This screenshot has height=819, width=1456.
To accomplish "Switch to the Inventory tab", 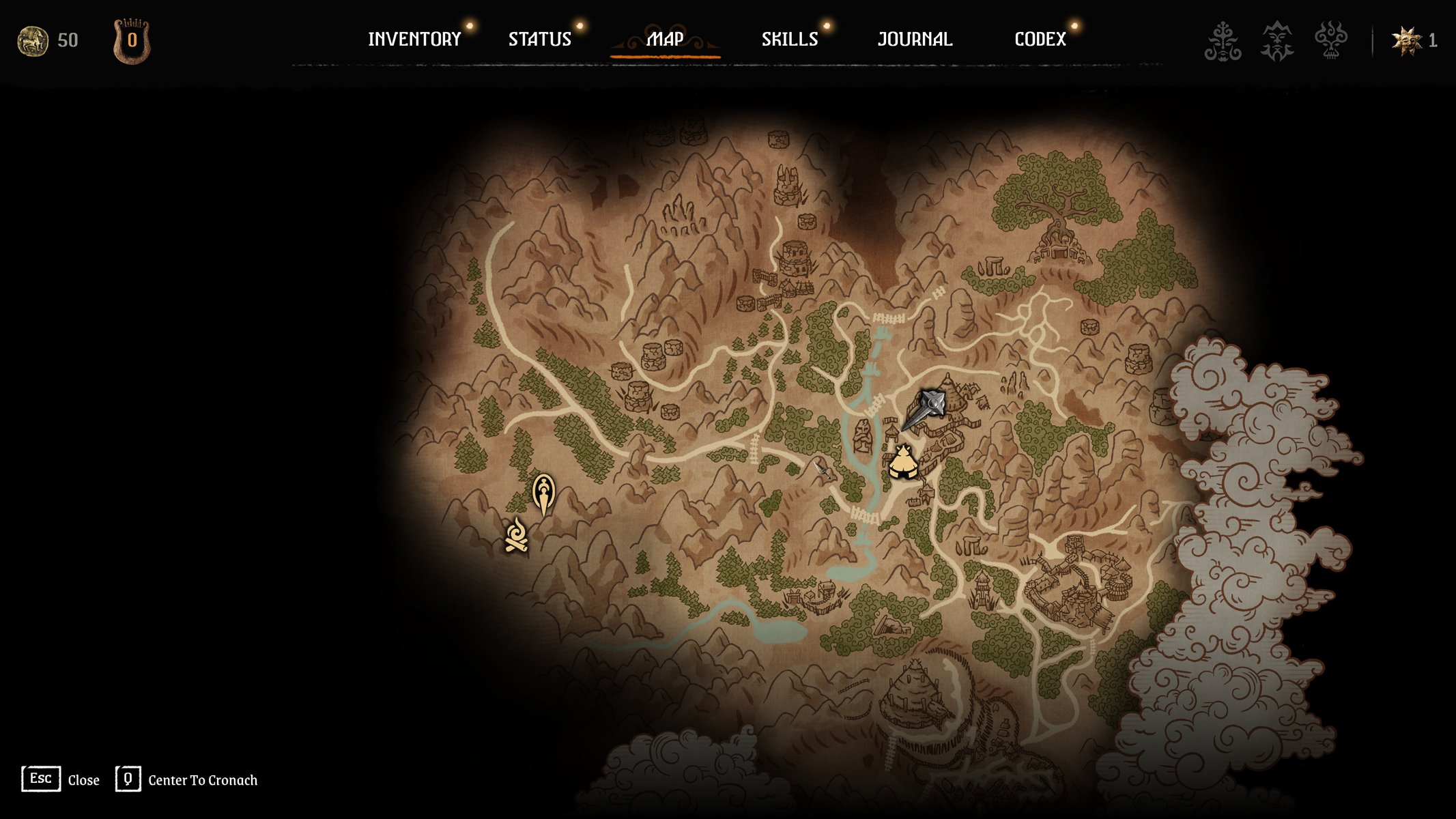I will click(x=414, y=40).
